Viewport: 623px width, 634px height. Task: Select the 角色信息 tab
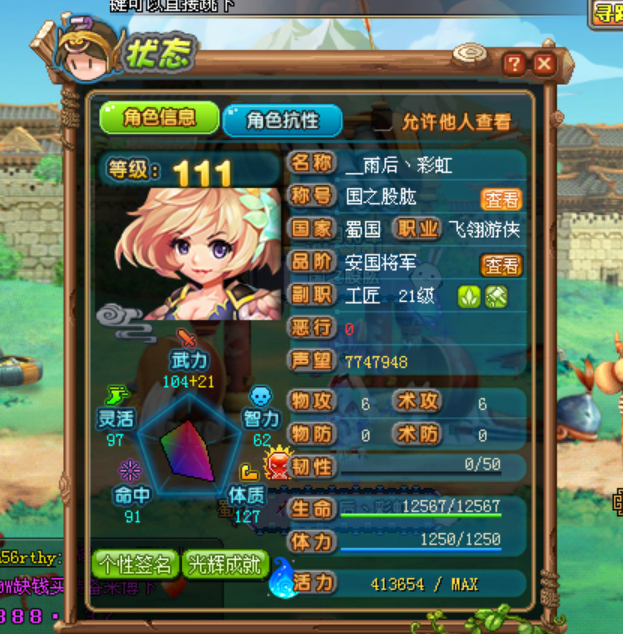158,118
